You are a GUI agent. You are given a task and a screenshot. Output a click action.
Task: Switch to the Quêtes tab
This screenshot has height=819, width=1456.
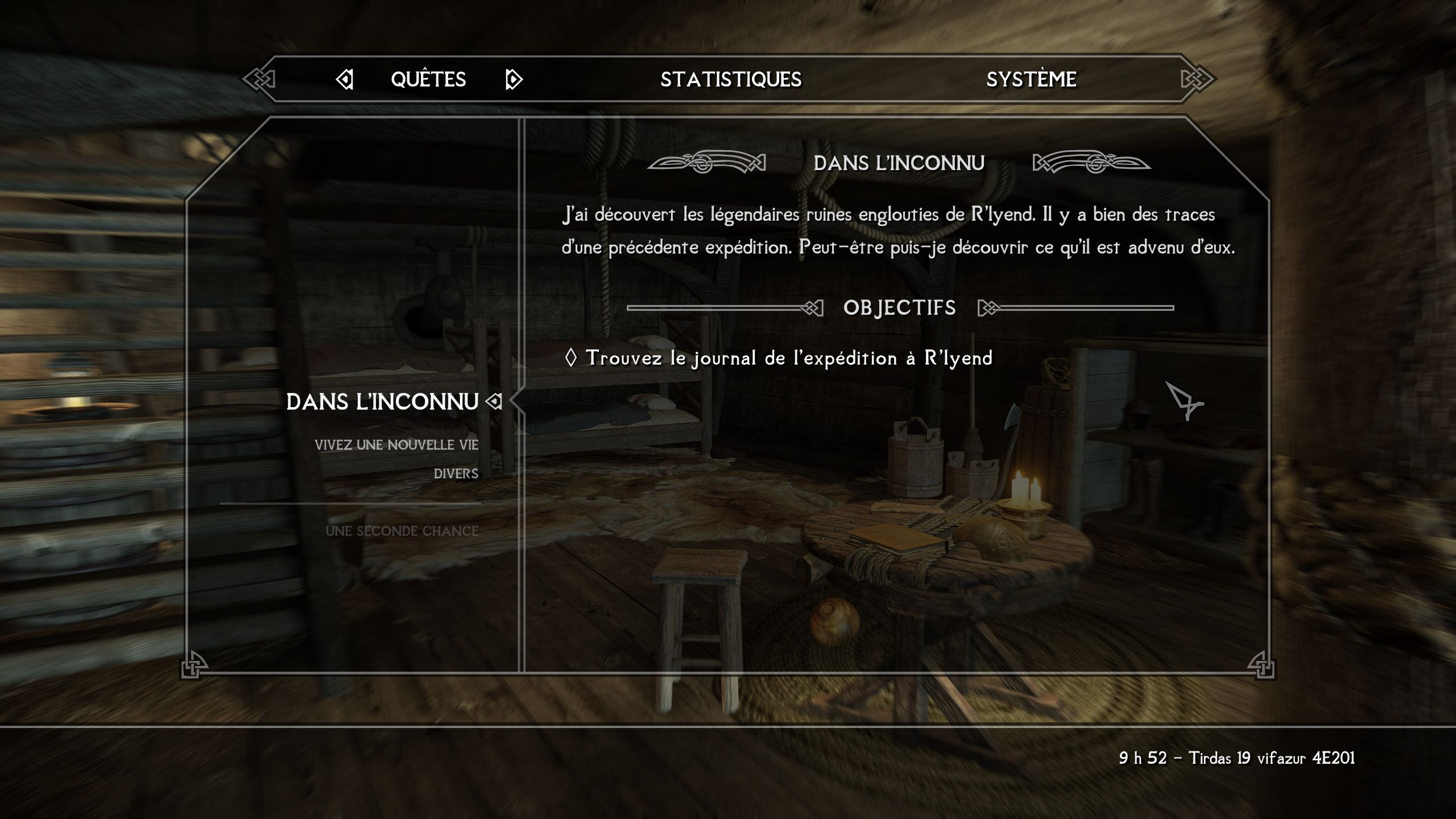point(428,80)
